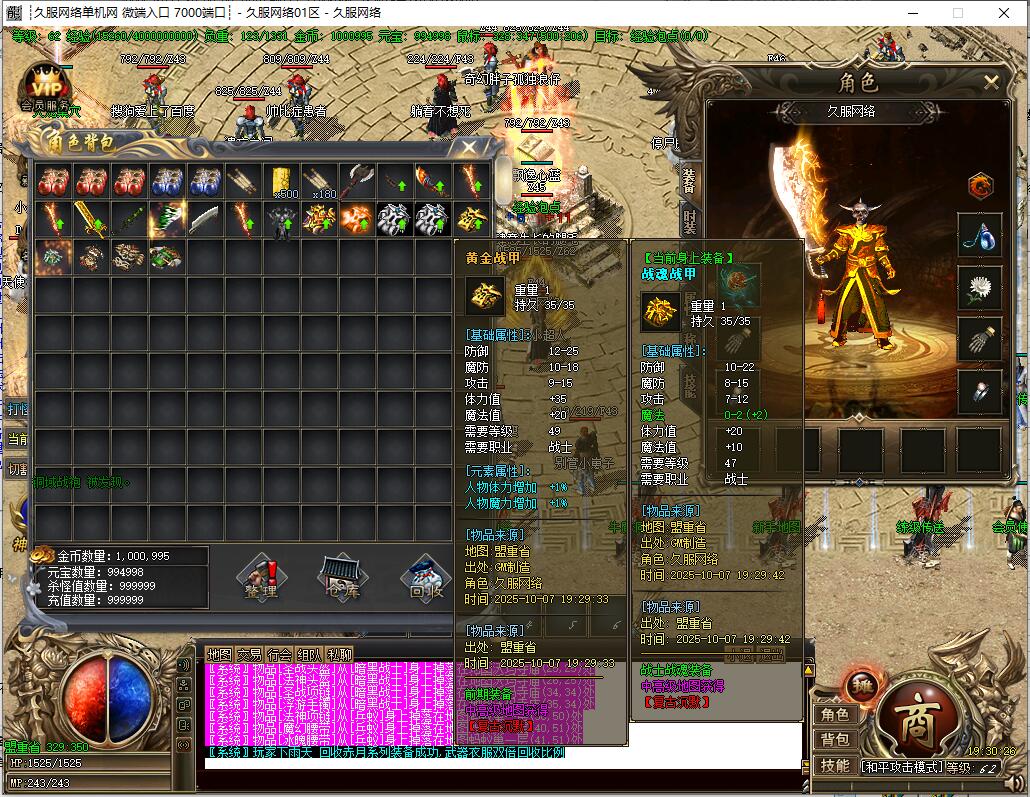This screenshot has height=797, width=1030.
Task: Select the yellow talisman stack x500
Action: coord(281,181)
